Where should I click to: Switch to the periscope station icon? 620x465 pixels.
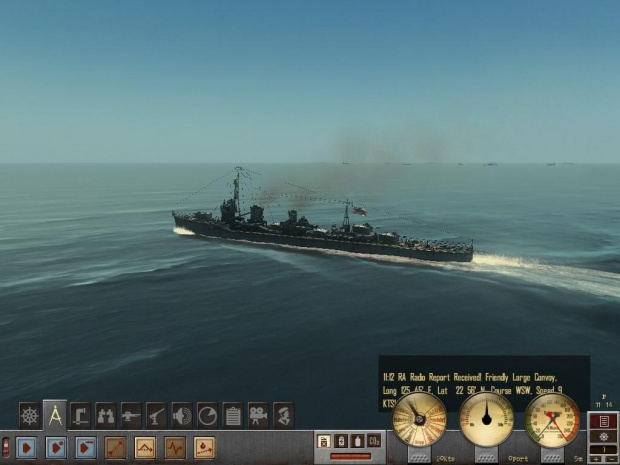(x=80, y=414)
